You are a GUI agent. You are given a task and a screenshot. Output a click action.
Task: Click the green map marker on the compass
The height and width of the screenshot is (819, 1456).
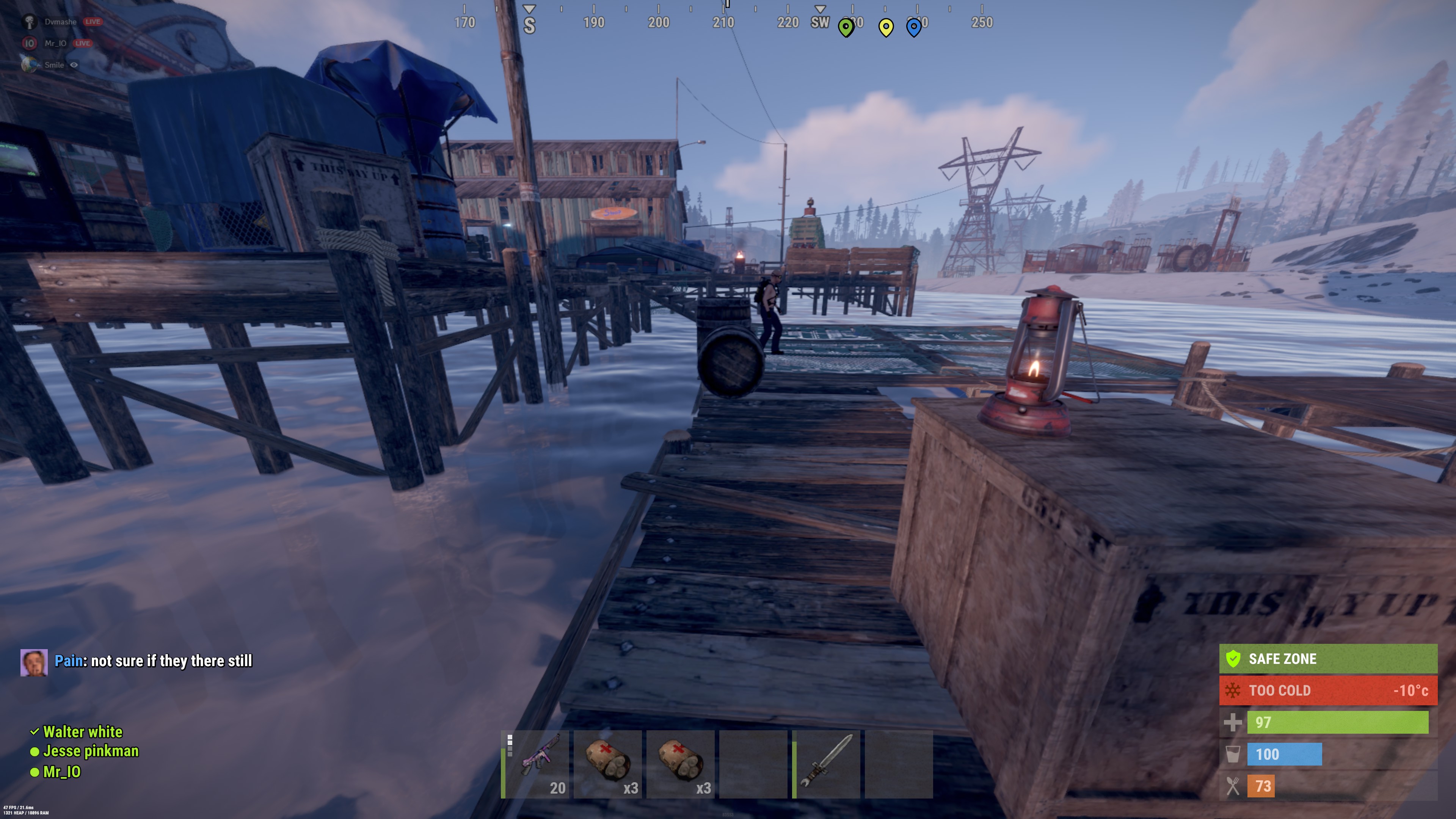[x=846, y=27]
